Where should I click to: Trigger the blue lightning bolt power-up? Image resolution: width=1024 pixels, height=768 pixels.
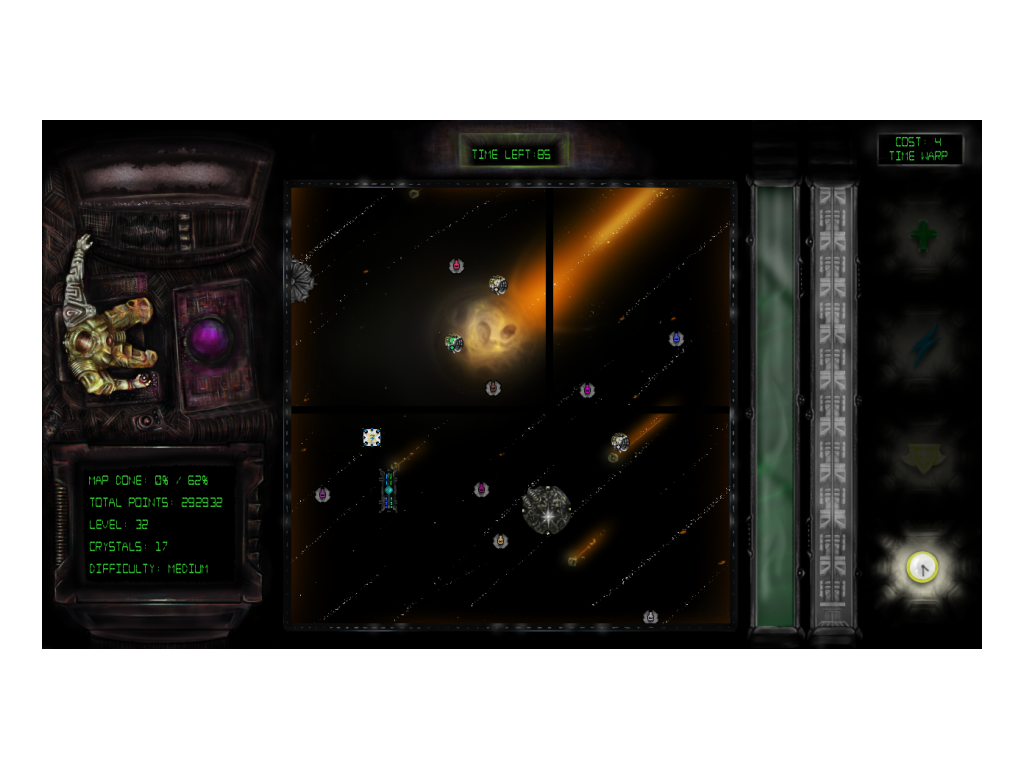[x=922, y=346]
